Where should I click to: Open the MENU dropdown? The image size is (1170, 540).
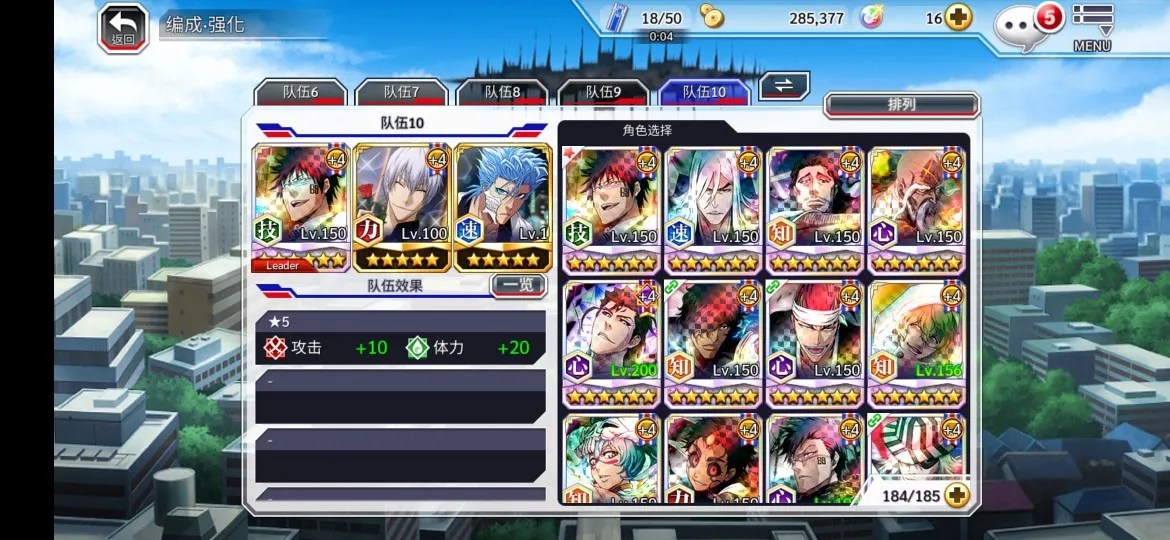(1092, 27)
